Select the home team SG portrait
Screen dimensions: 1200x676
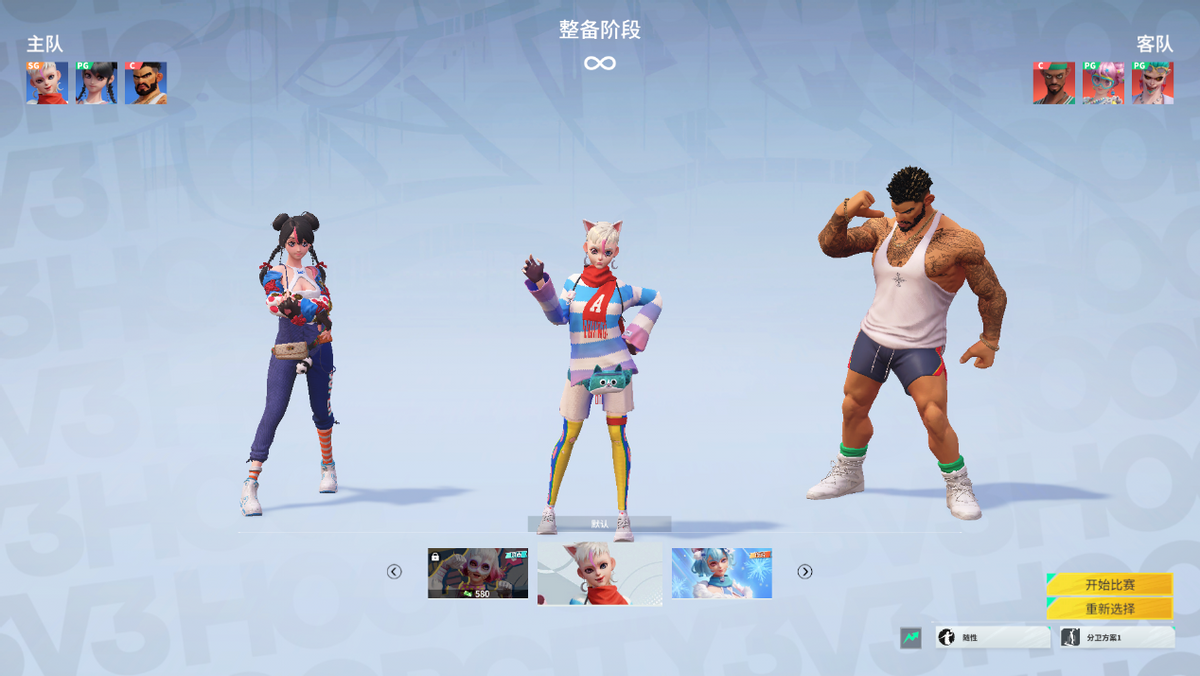(x=47, y=83)
